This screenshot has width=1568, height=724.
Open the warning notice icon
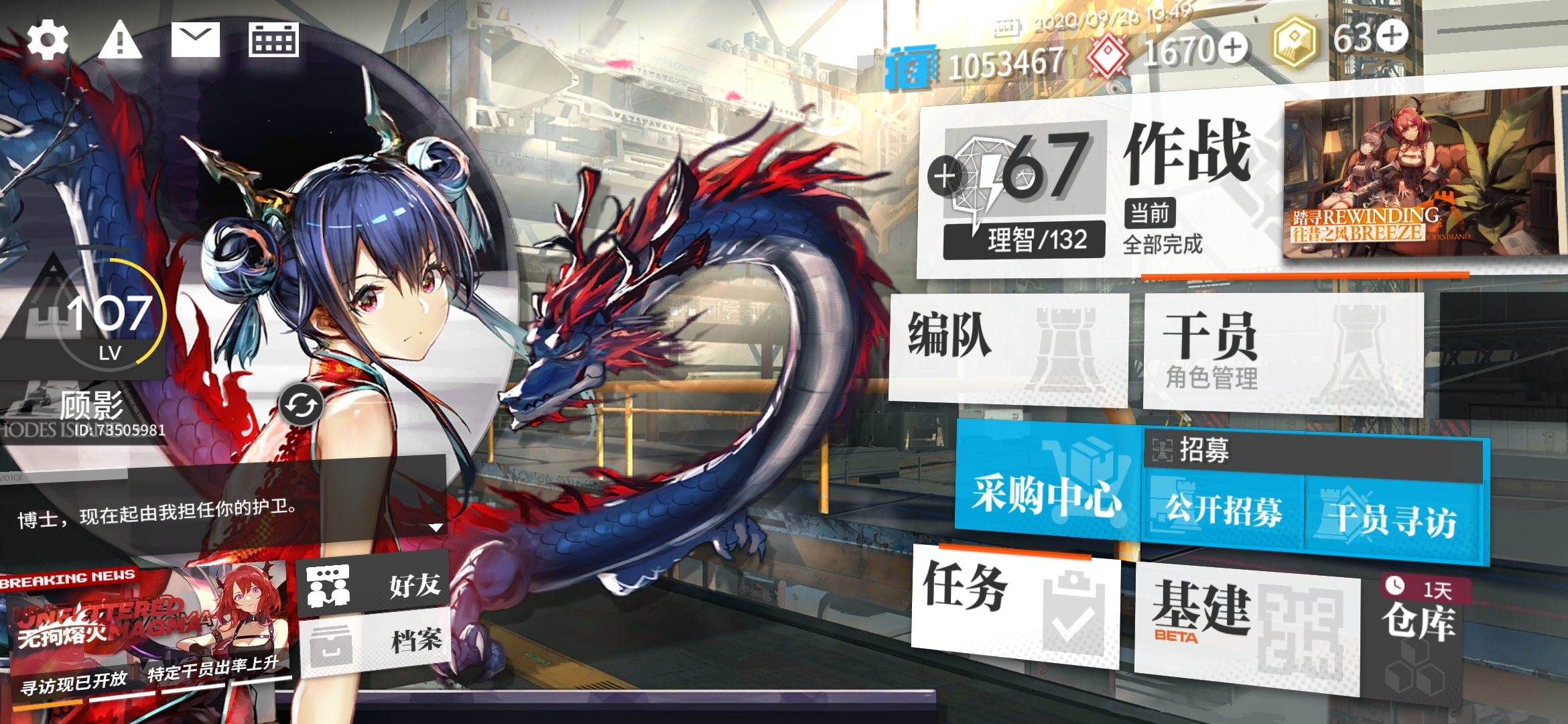click(x=120, y=40)
